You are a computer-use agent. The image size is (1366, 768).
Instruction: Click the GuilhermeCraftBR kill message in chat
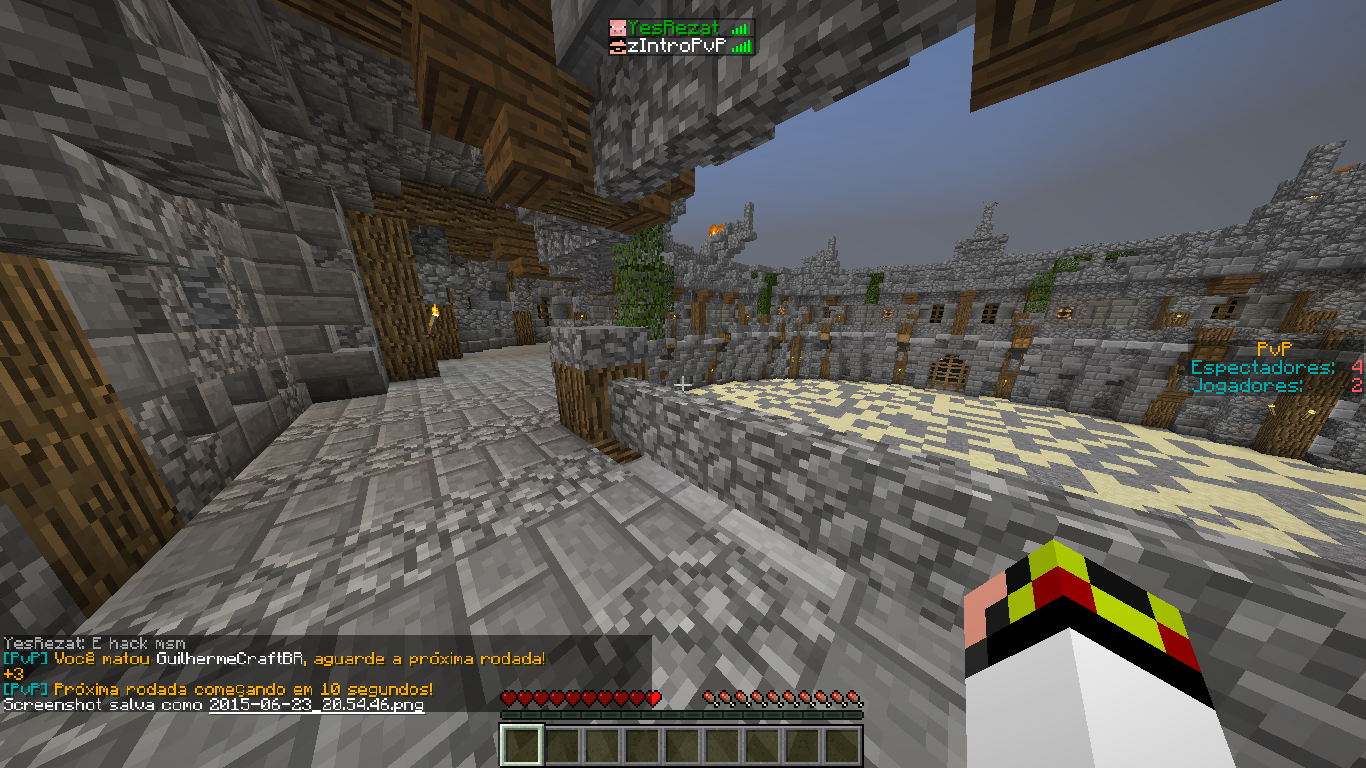point(274,658)
